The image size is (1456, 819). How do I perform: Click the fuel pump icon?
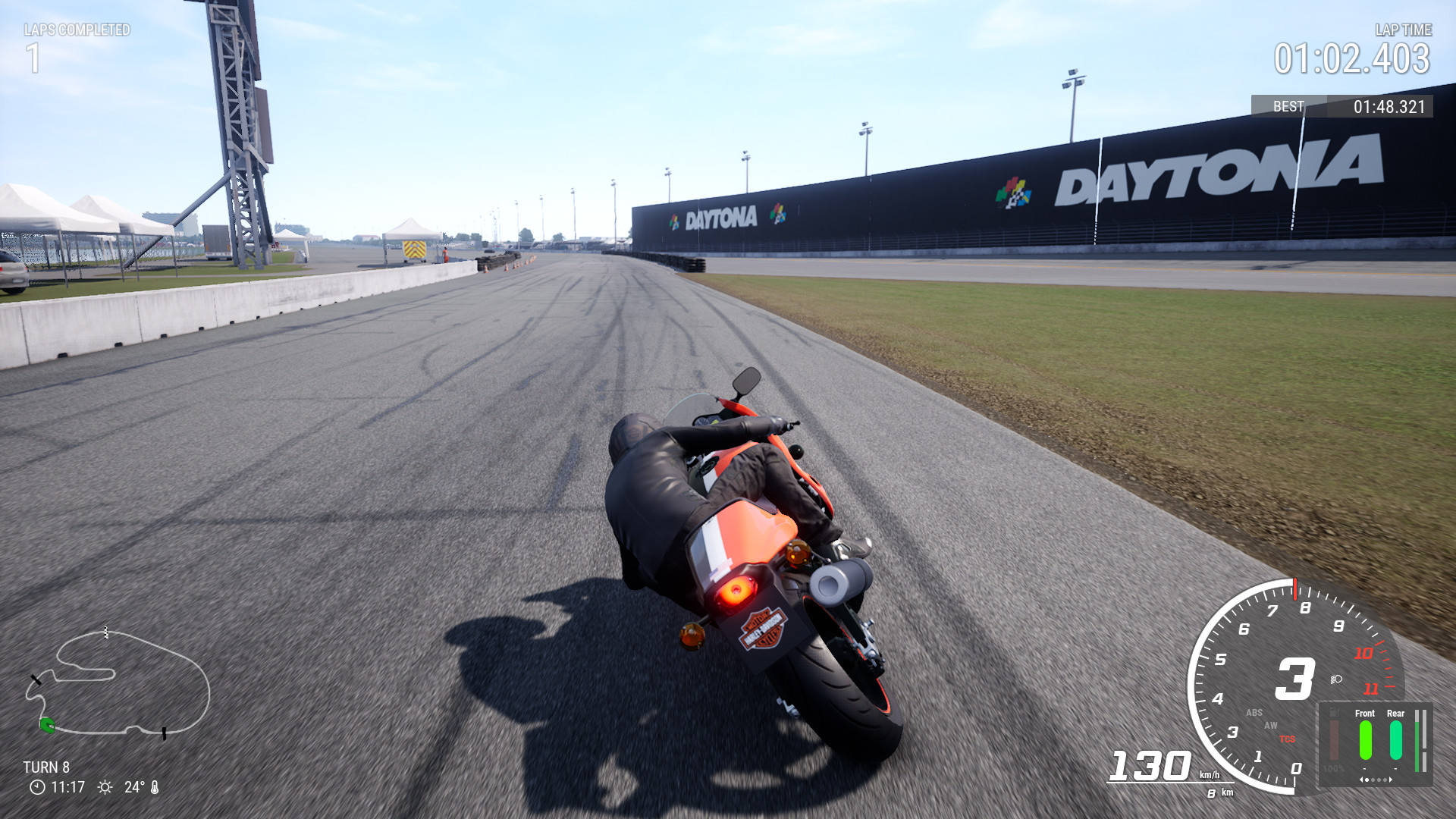[1334, 712]
